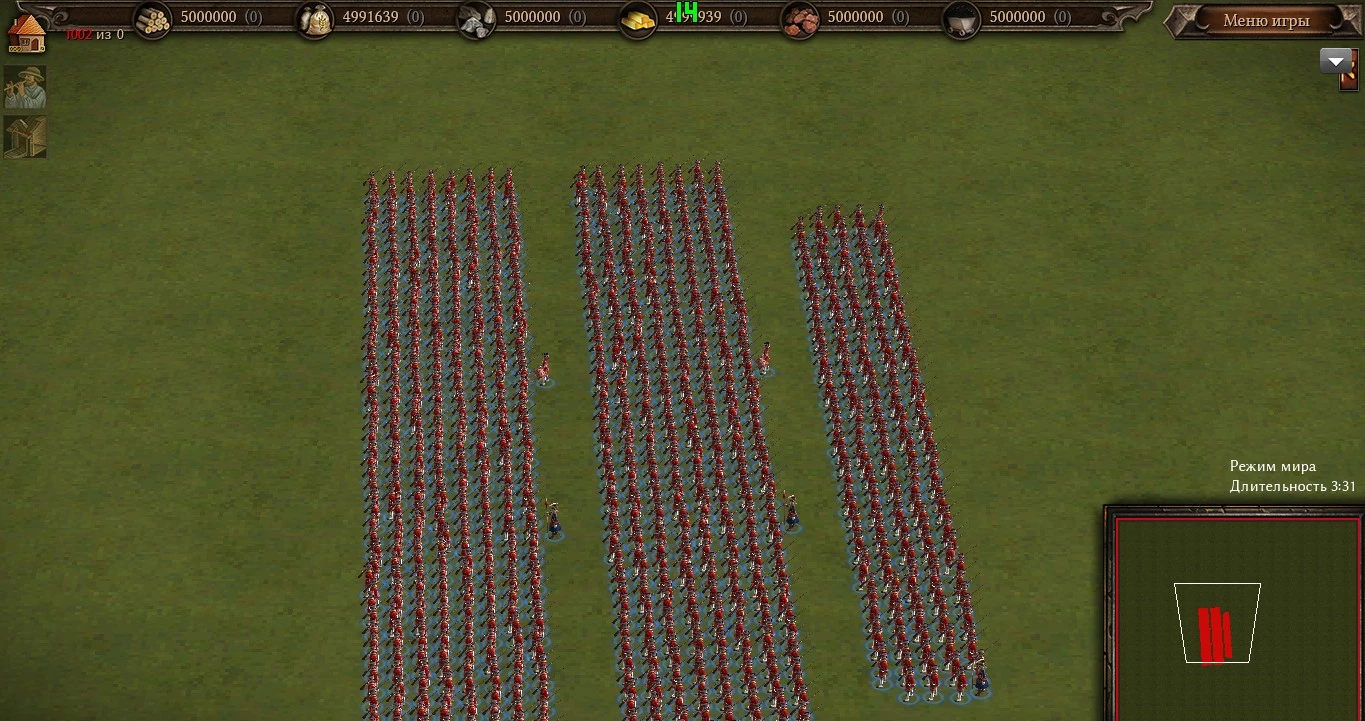
Task: Click the gold bars resource icon
Action: point(638,17)
